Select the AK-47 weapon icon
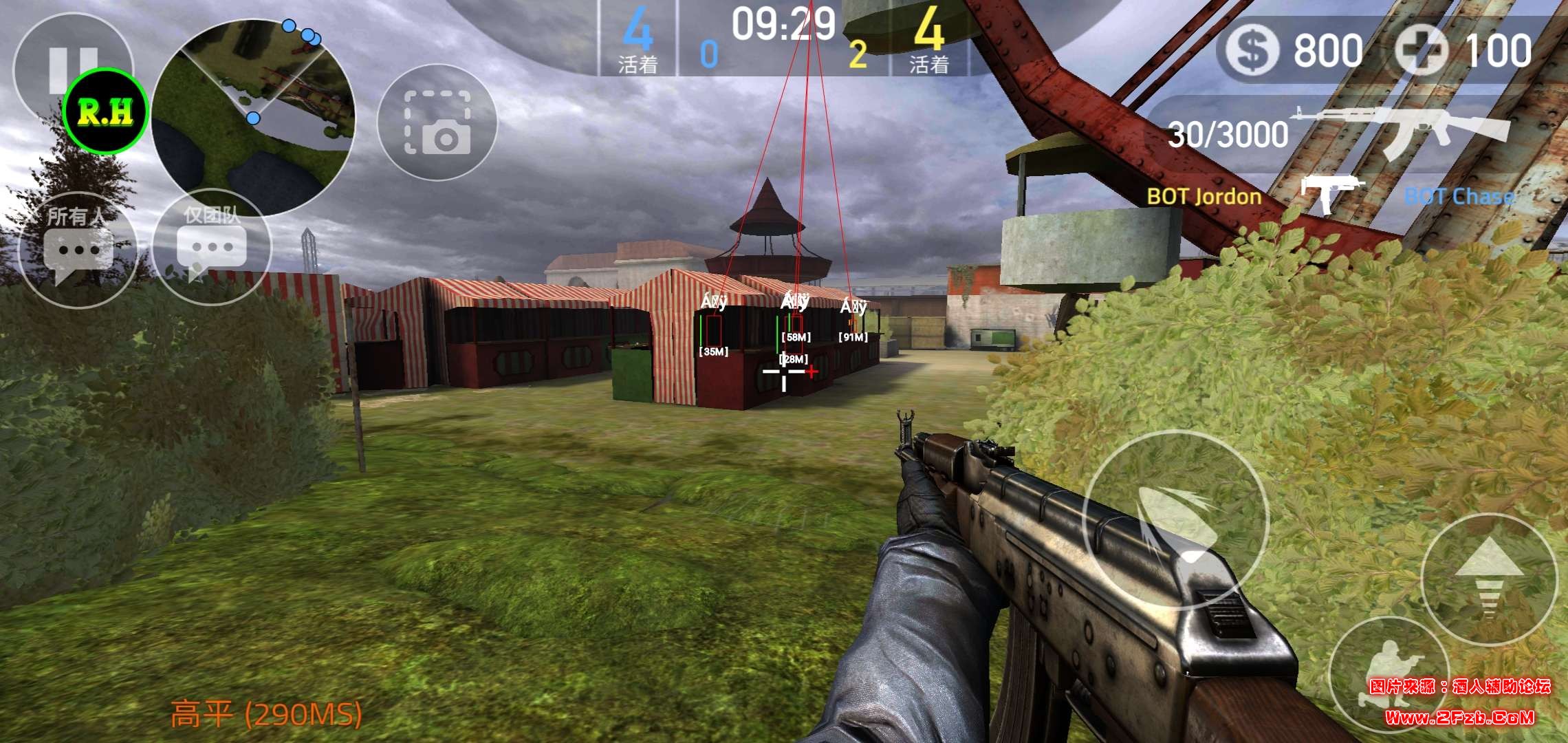Viewport: 1568px width, 743px height. point(1400,131)
